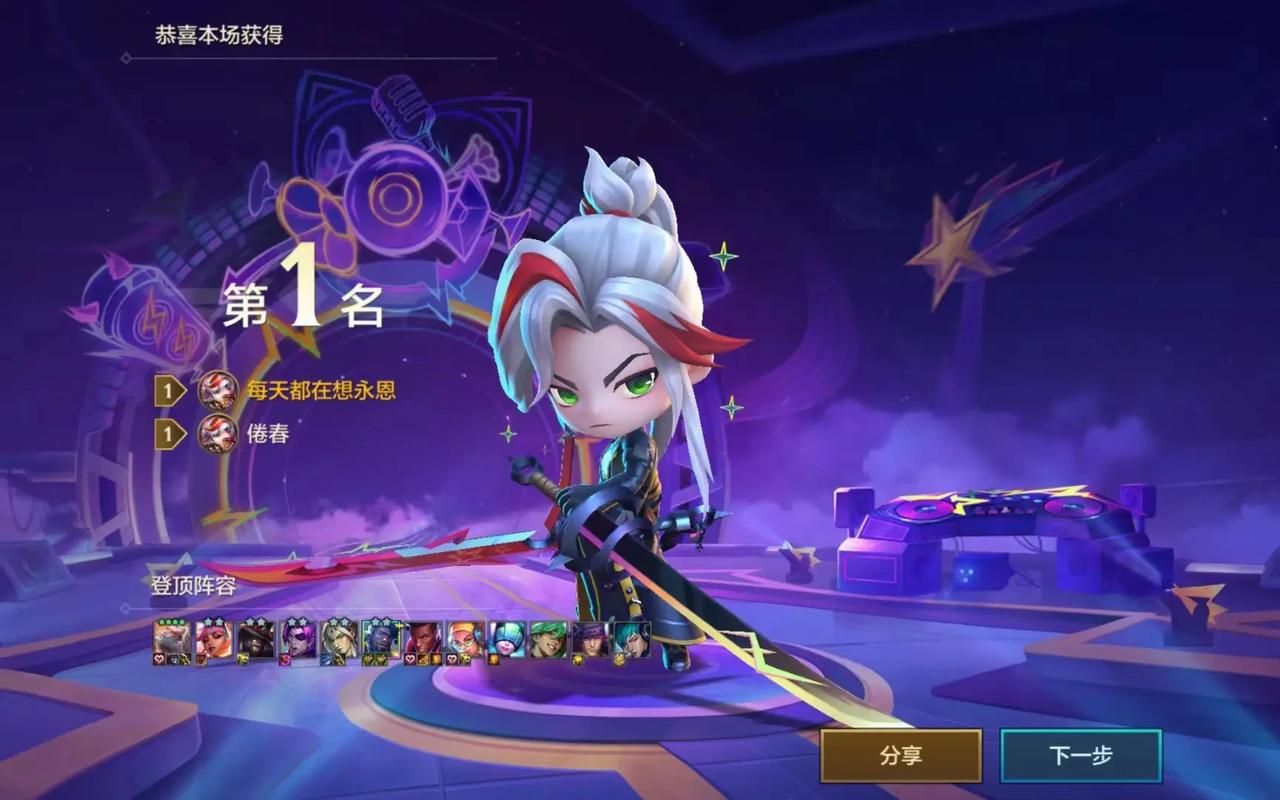
Task: Select the green-haired grinning champion portrait
Action: [548, 639]
